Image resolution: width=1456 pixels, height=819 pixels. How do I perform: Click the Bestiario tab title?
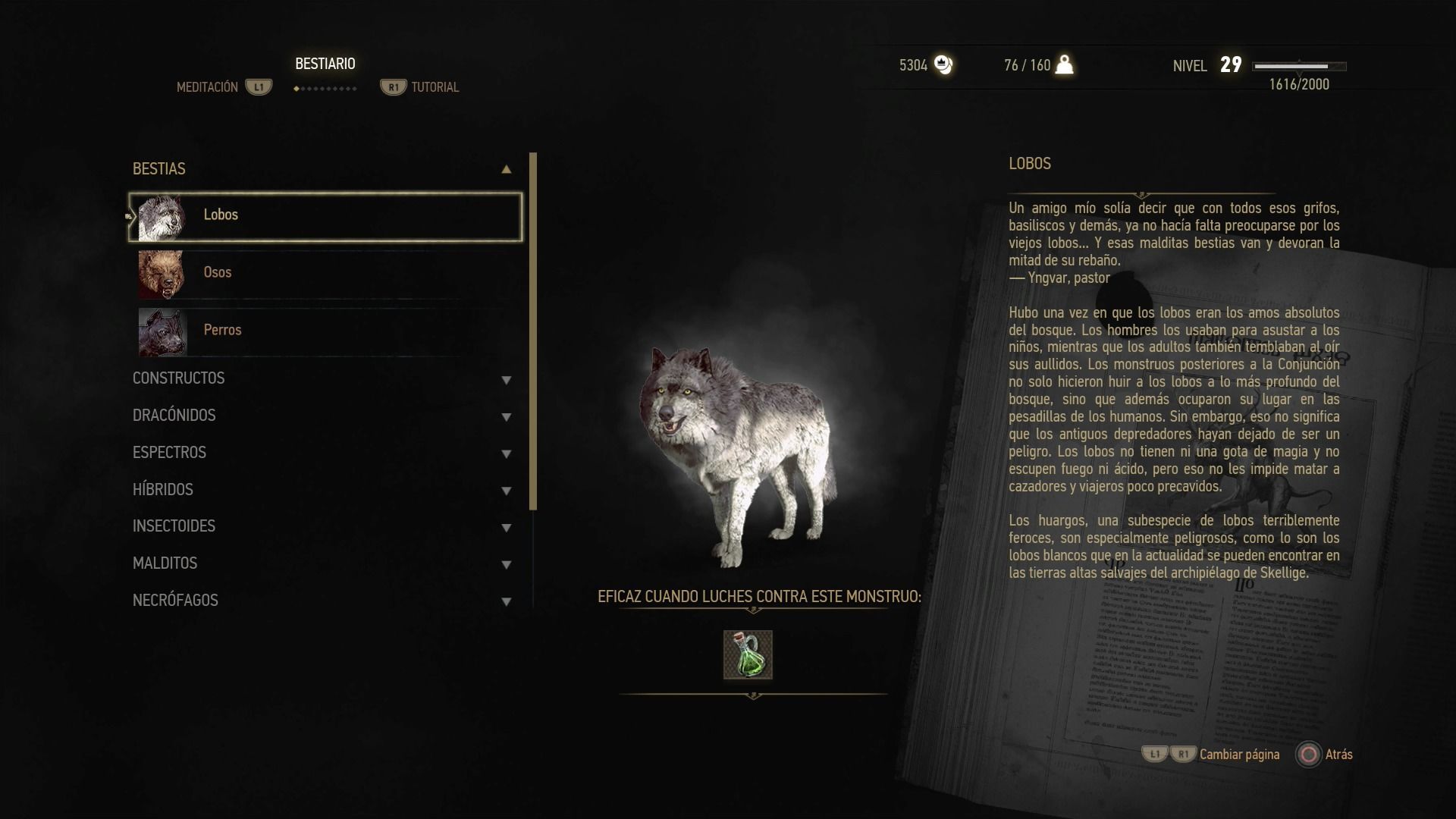325,64
